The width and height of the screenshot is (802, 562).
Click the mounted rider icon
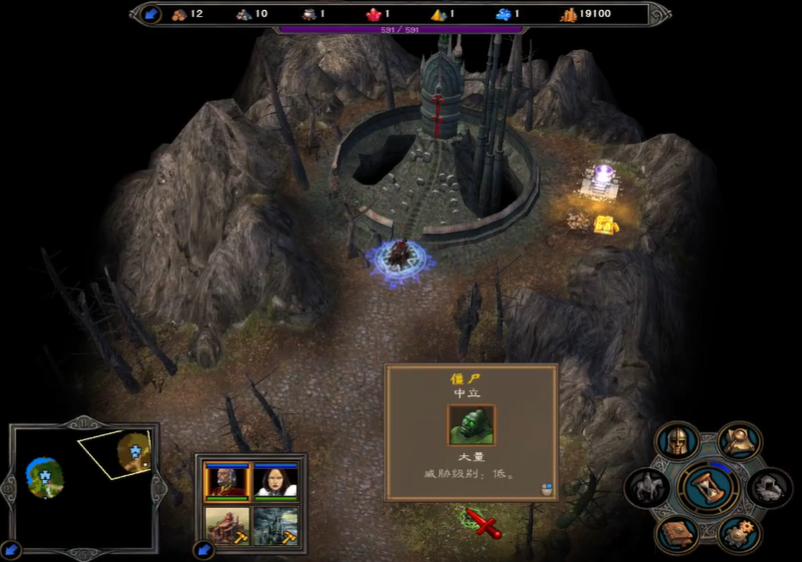(x=647, y=488)
